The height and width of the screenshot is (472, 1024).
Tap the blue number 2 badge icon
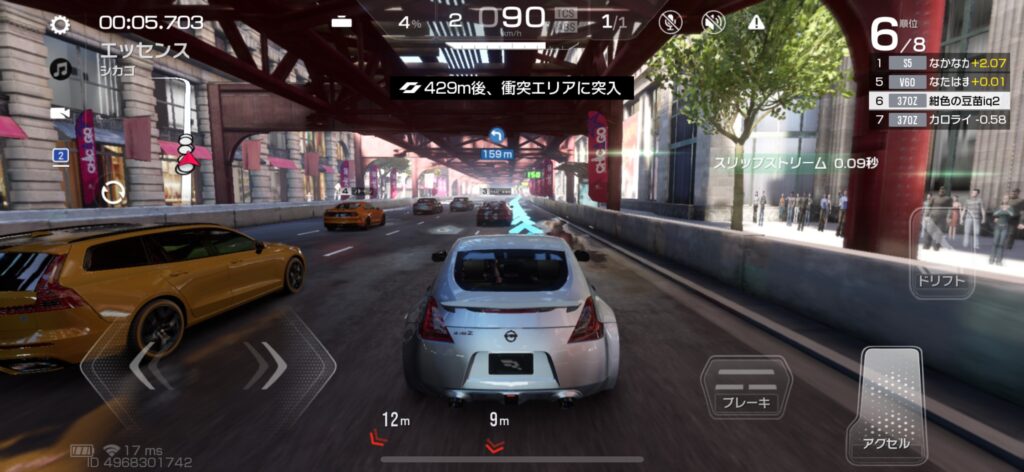click(x=60, y=155)
